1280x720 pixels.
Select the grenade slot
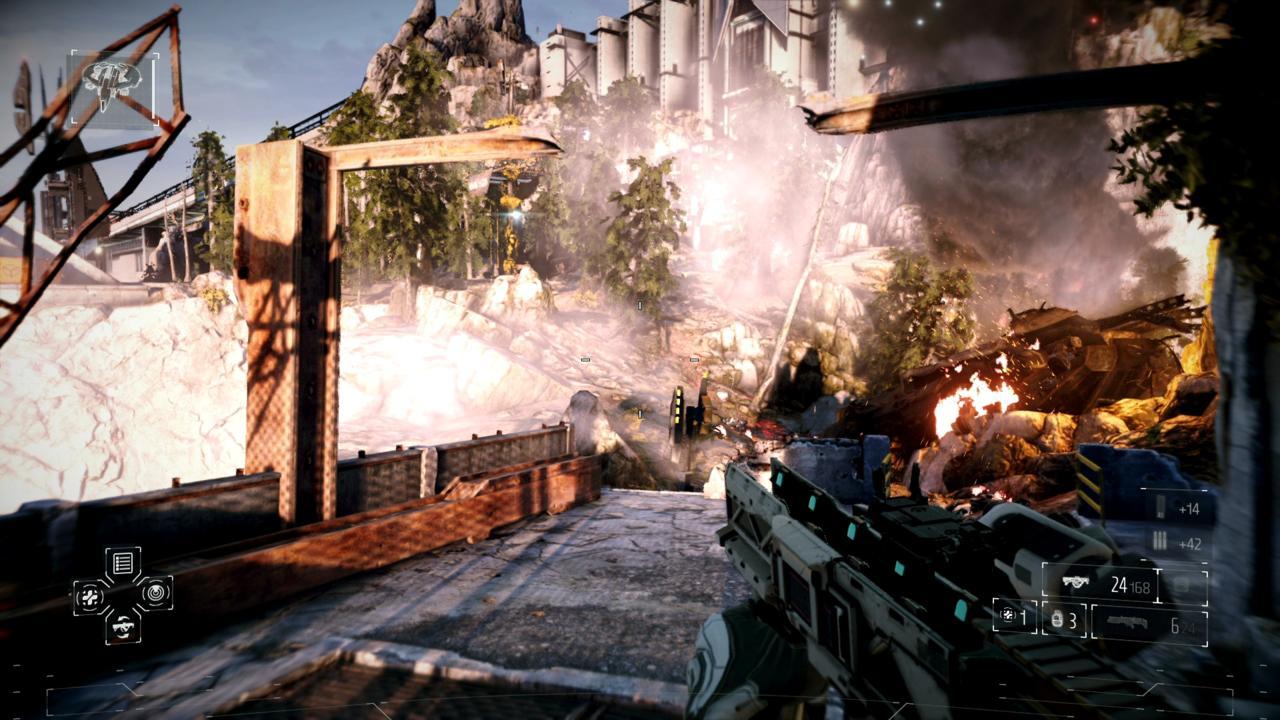click(x=1064, y=620)
